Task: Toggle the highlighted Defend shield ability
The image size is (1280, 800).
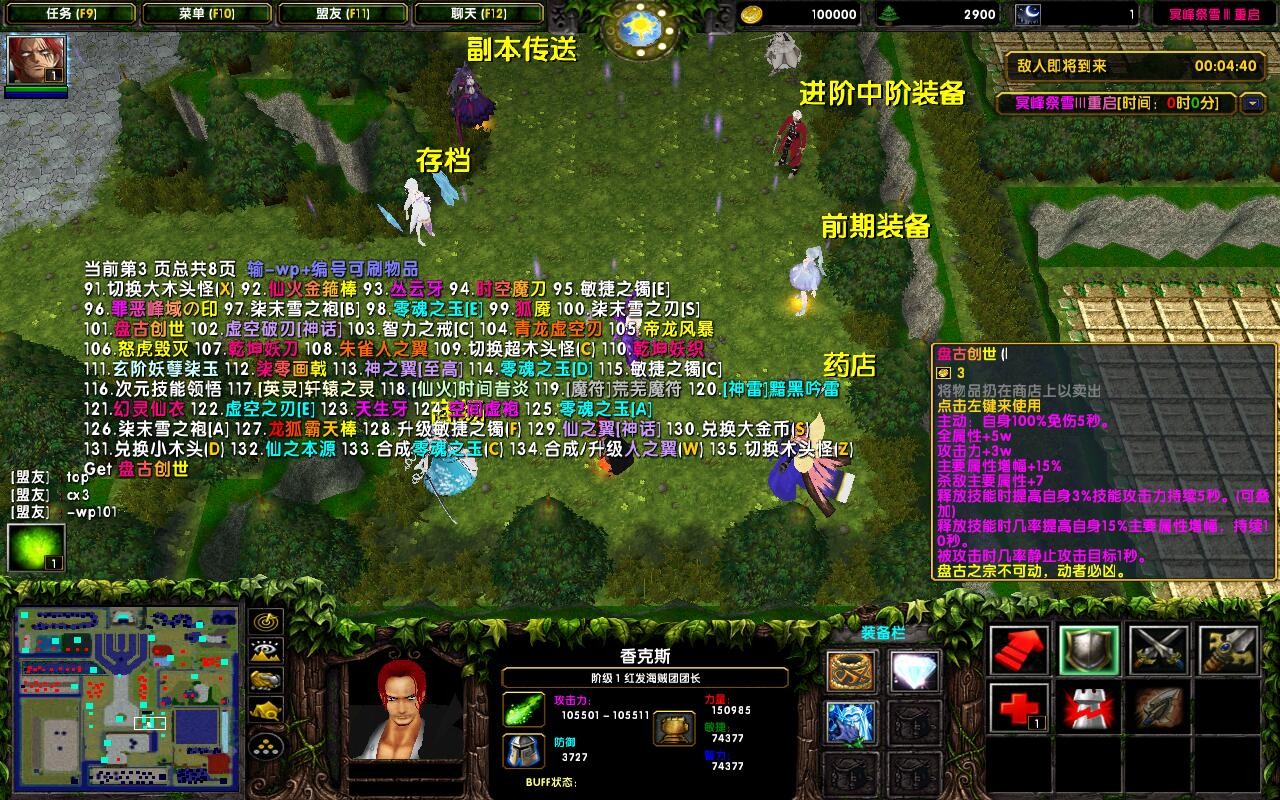Action: 1088,651
